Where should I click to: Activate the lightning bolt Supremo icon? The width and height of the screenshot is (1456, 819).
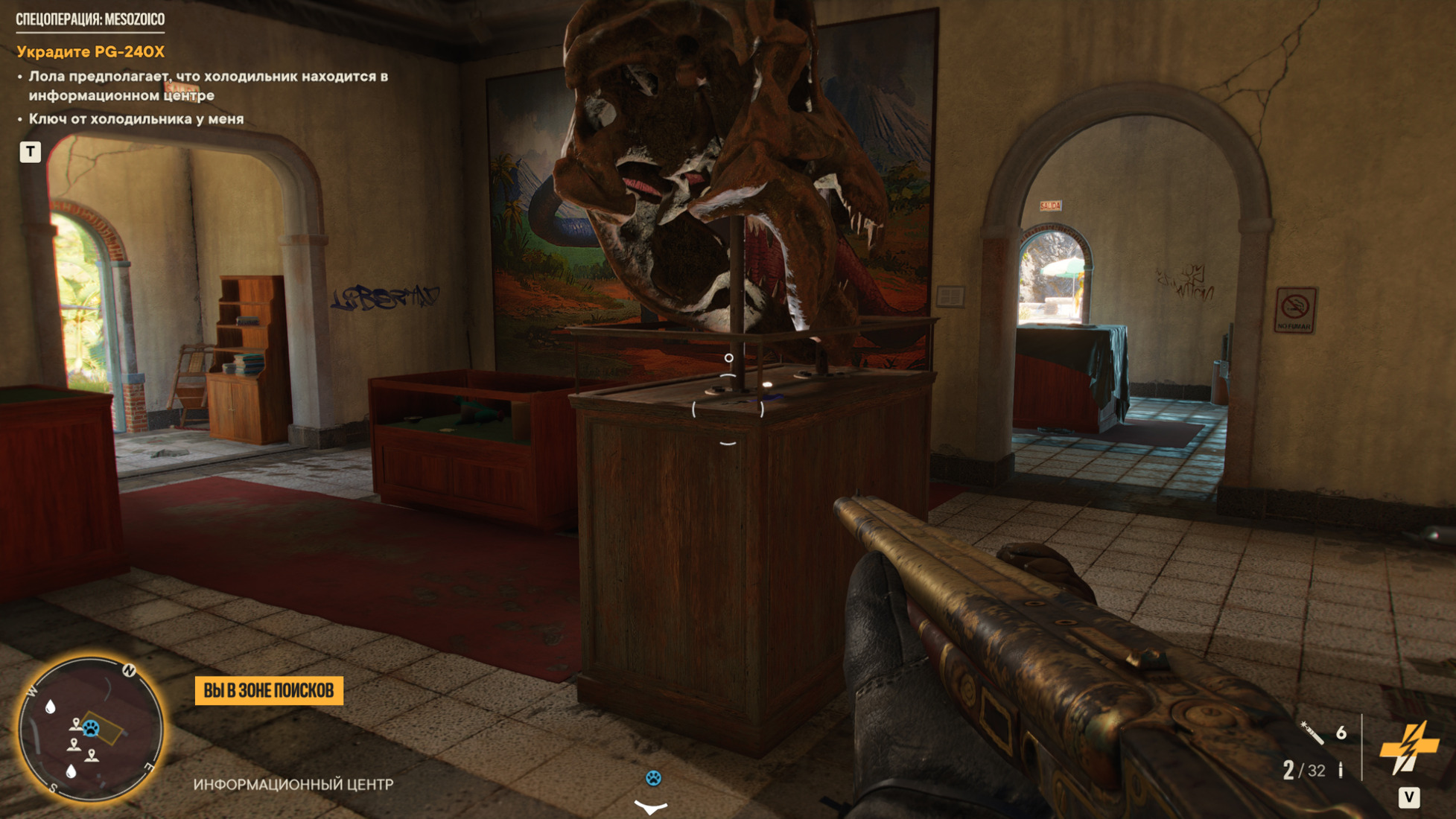(x=1408, y=747)
